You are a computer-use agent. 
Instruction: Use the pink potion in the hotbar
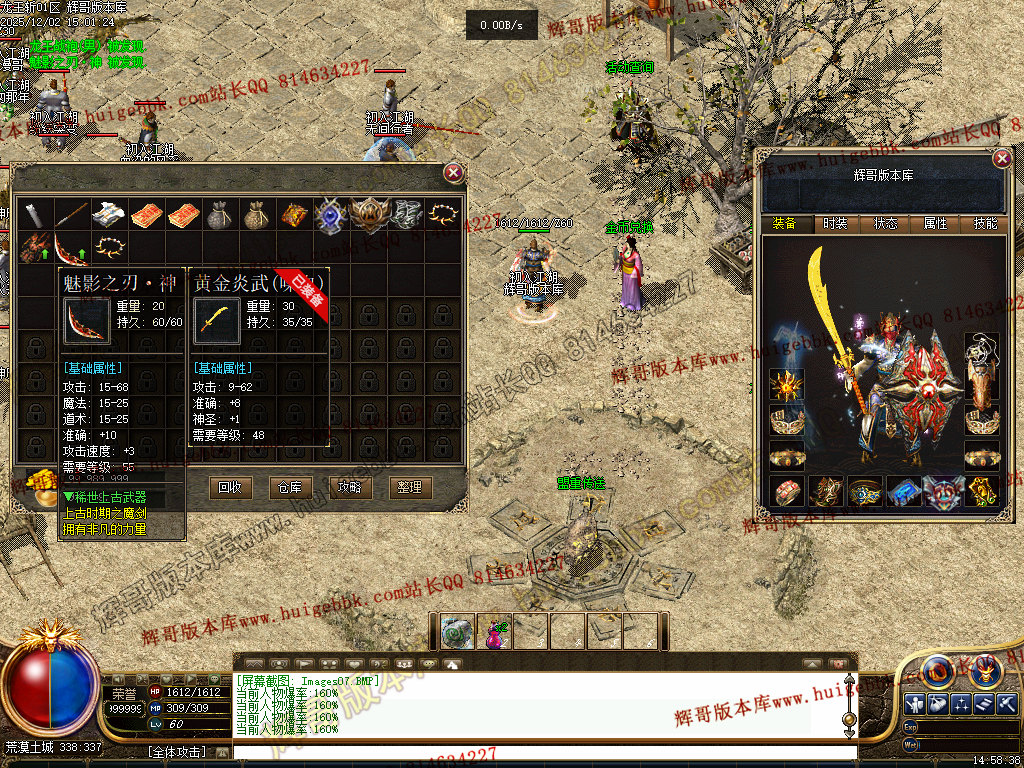494,632
